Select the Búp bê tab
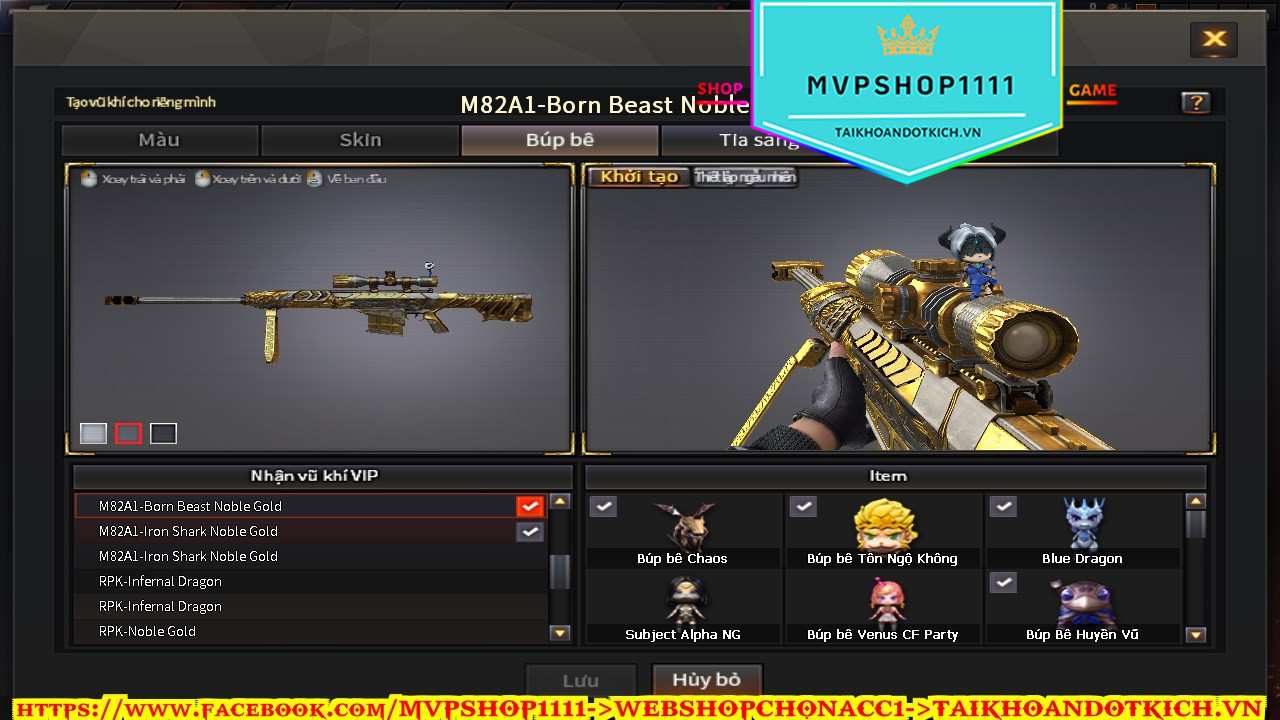The width and height of the screenshot is (1280, 720). pos(560,140)
